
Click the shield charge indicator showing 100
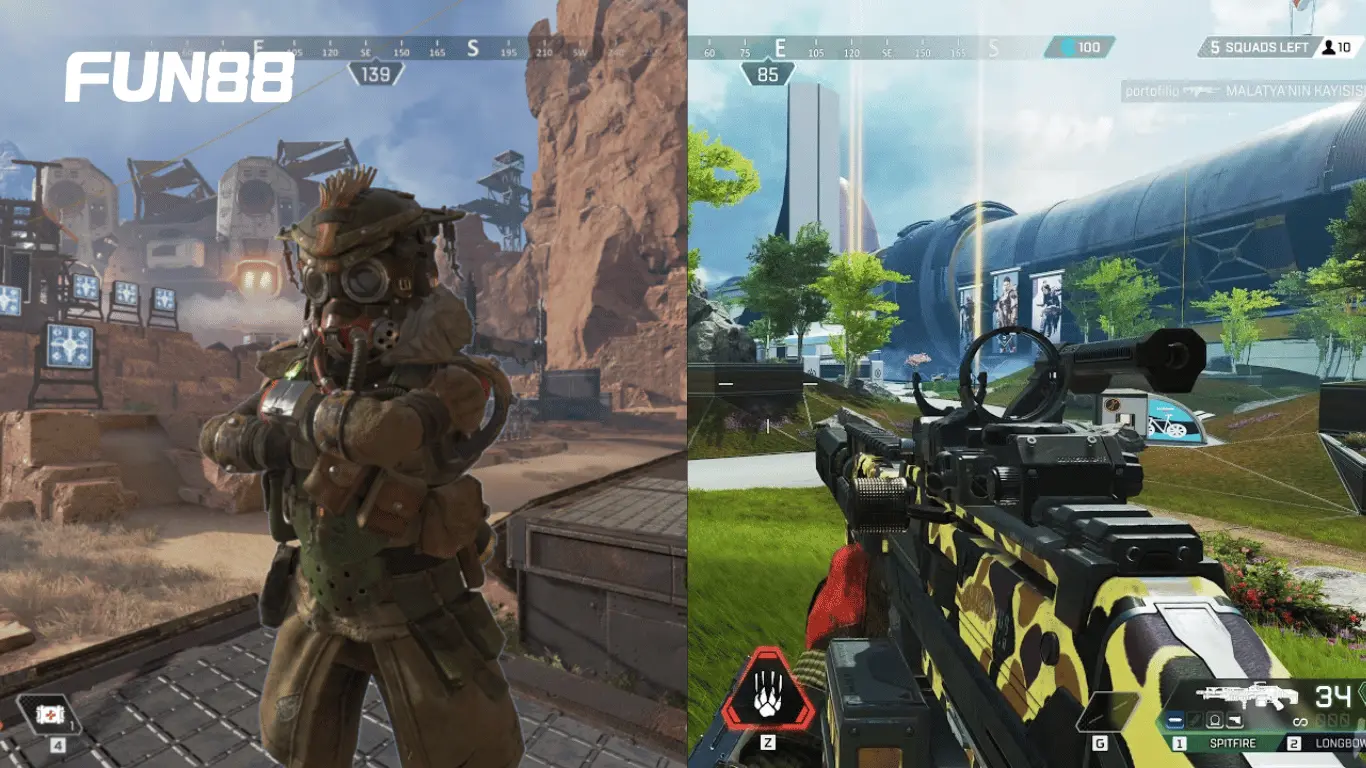[1080, 45]
